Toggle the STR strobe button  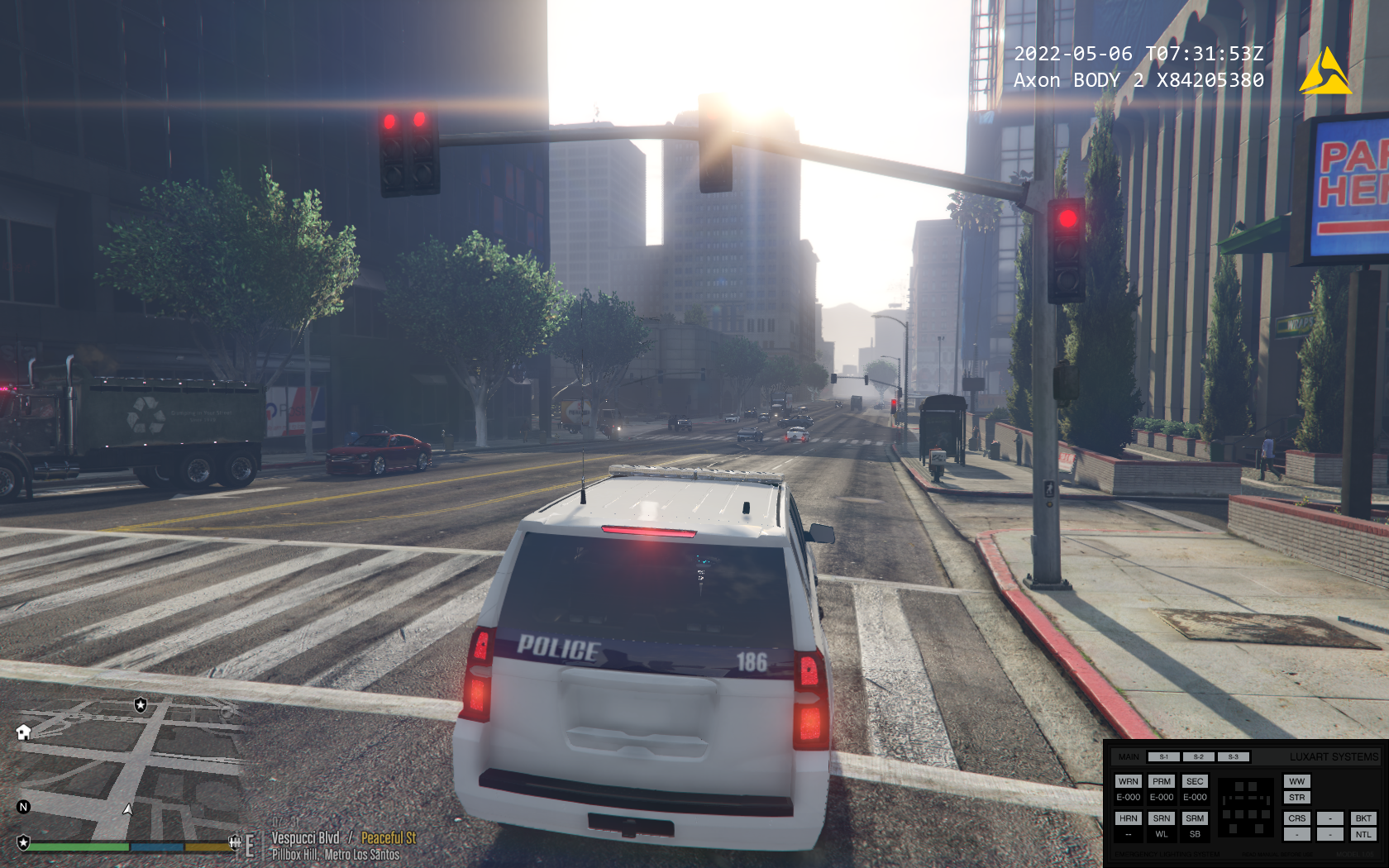(1296, 798)
